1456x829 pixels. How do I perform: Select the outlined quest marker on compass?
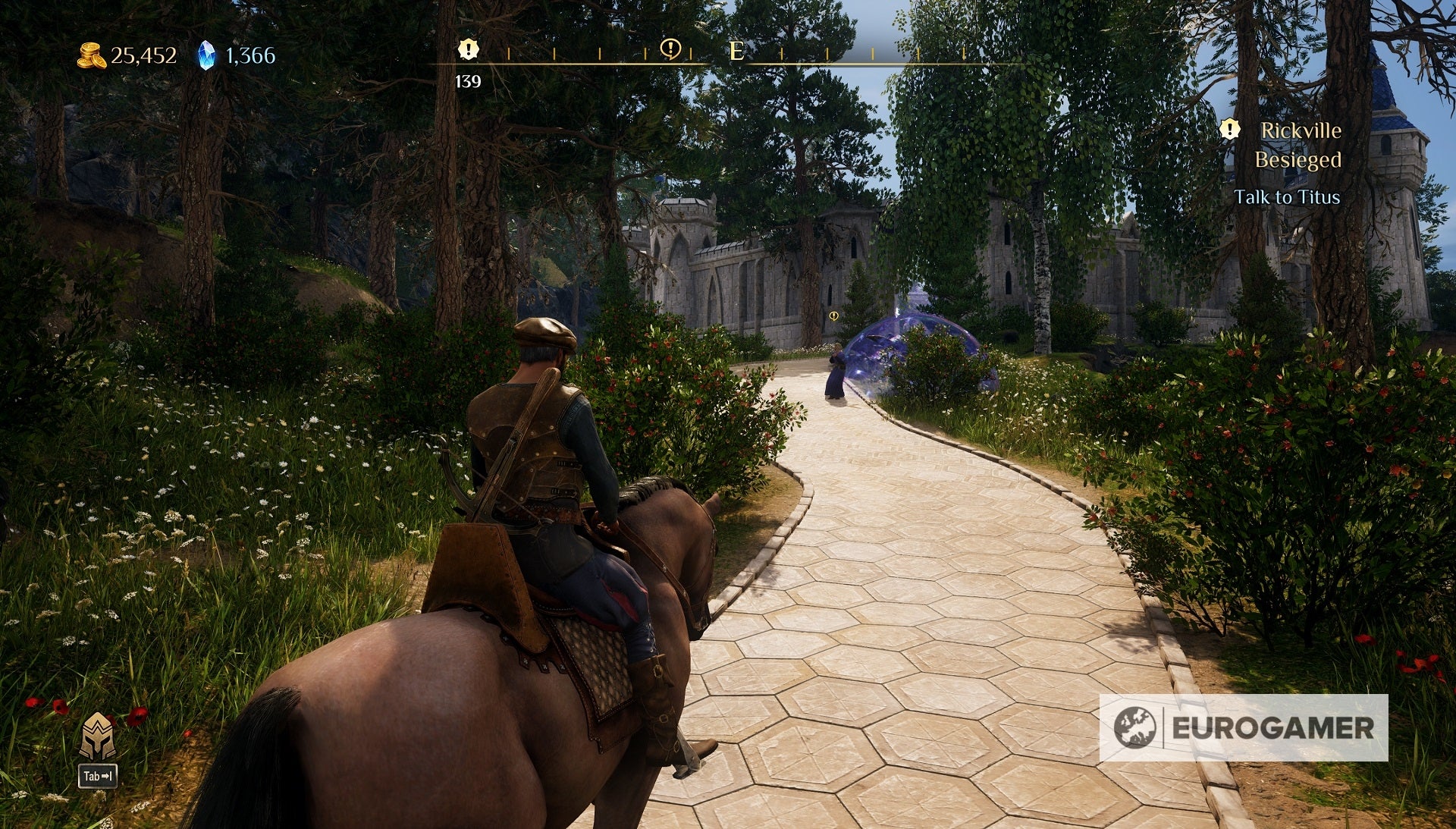tap(670, 49)
